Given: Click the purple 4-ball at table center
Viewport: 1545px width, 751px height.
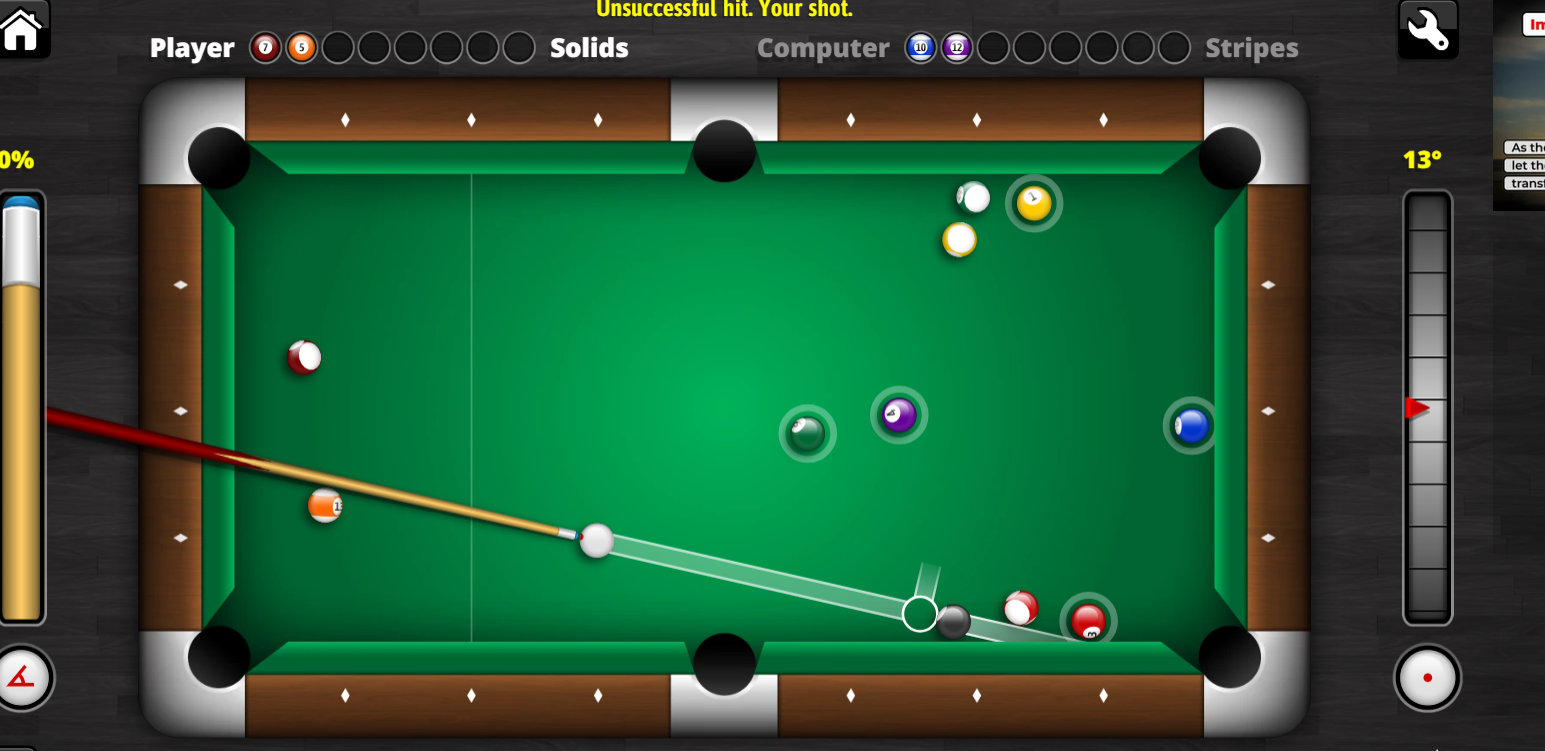Looking at the screenshot, I should pyautogui.click(x=897, y=415).
